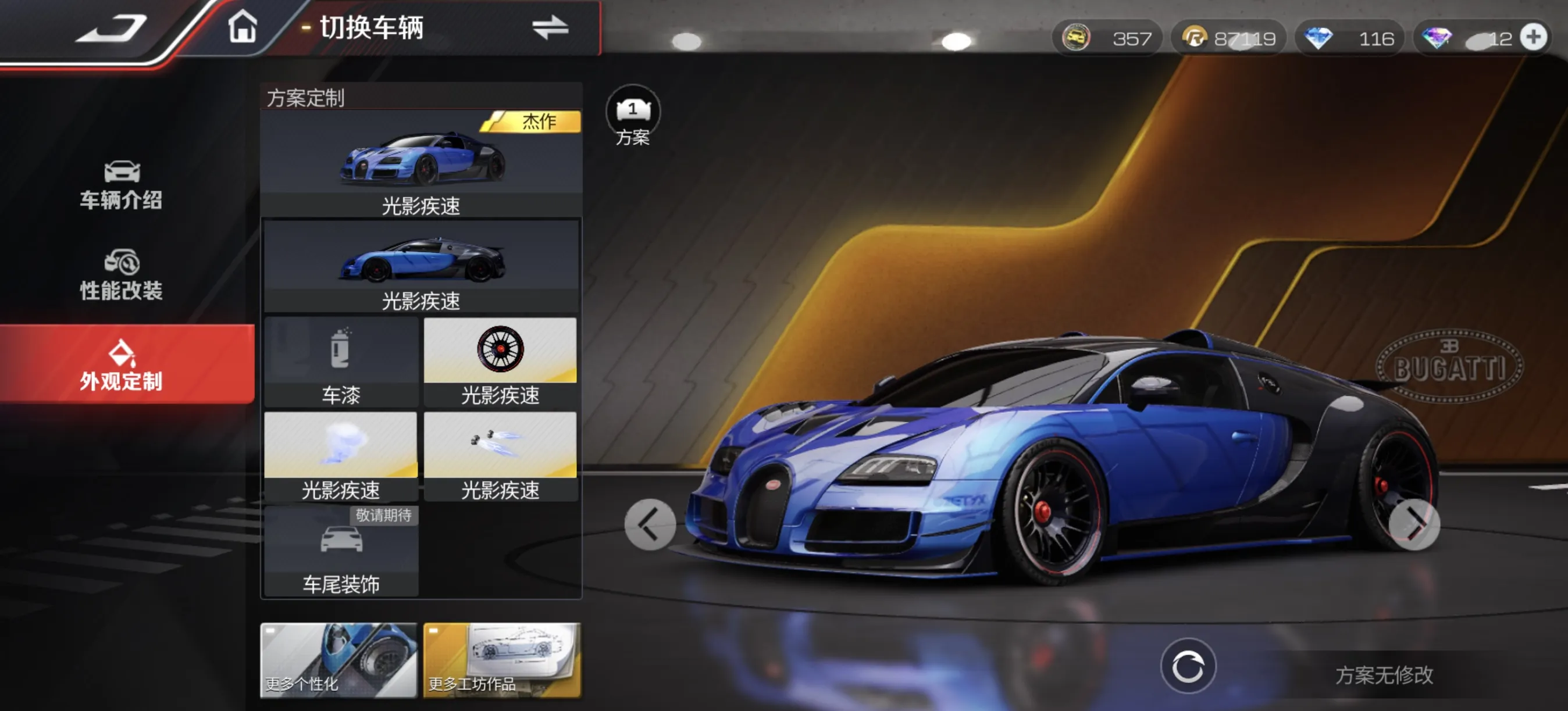Open the 方案 scheme slot button
The image size is (1568, 711).
point(633,116)
